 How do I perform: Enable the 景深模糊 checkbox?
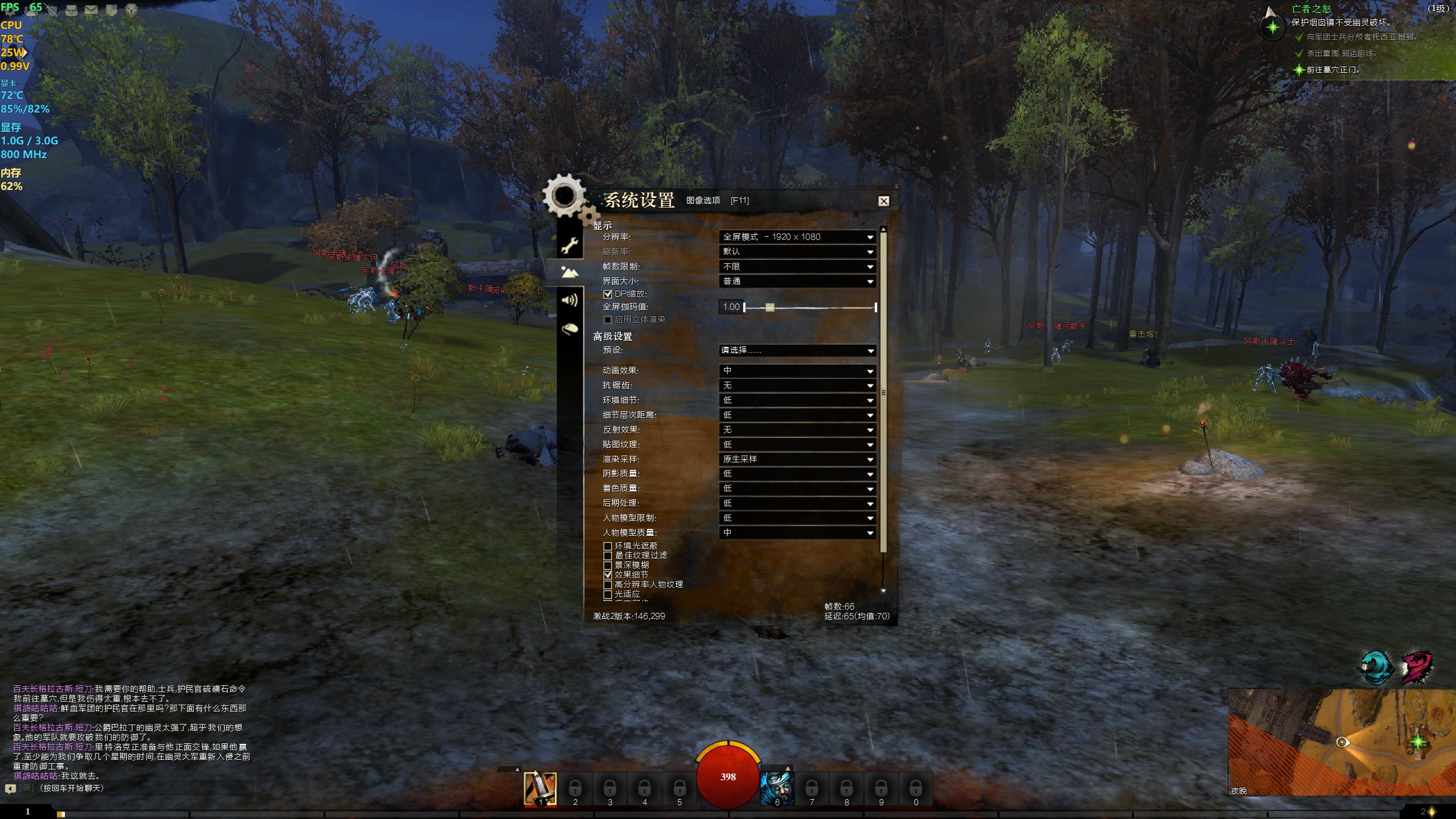click(x=607, y=565)
